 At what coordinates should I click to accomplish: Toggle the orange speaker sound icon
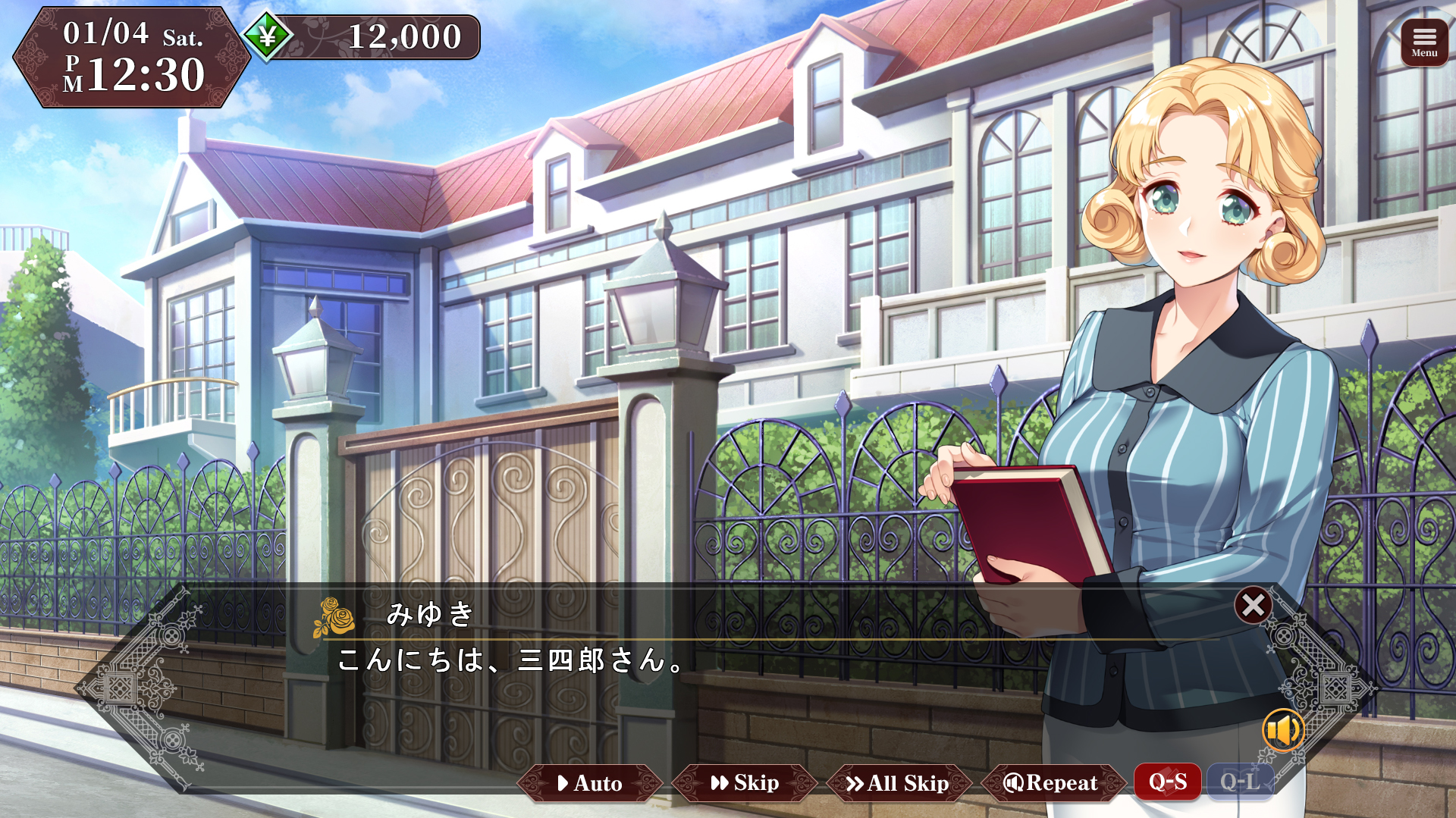click(1282, 730)
